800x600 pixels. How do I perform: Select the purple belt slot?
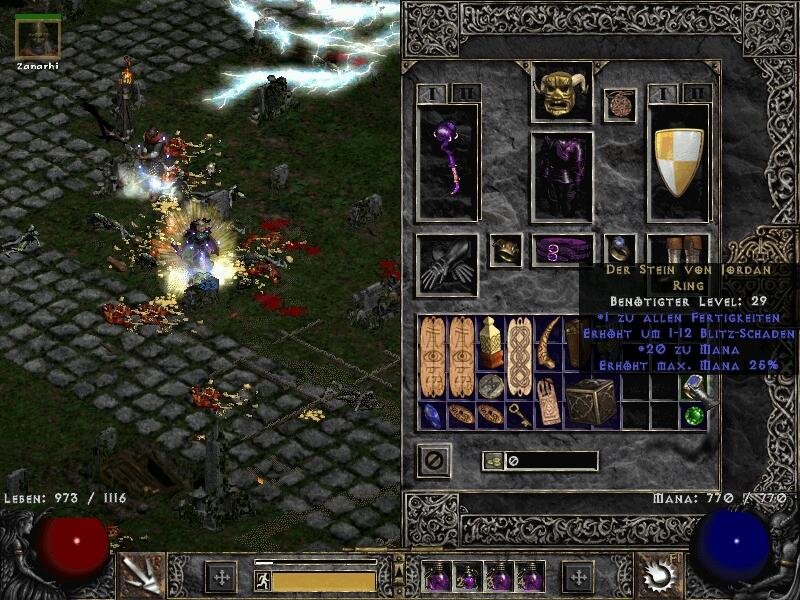pyautogui.click(x=561, y=250)
